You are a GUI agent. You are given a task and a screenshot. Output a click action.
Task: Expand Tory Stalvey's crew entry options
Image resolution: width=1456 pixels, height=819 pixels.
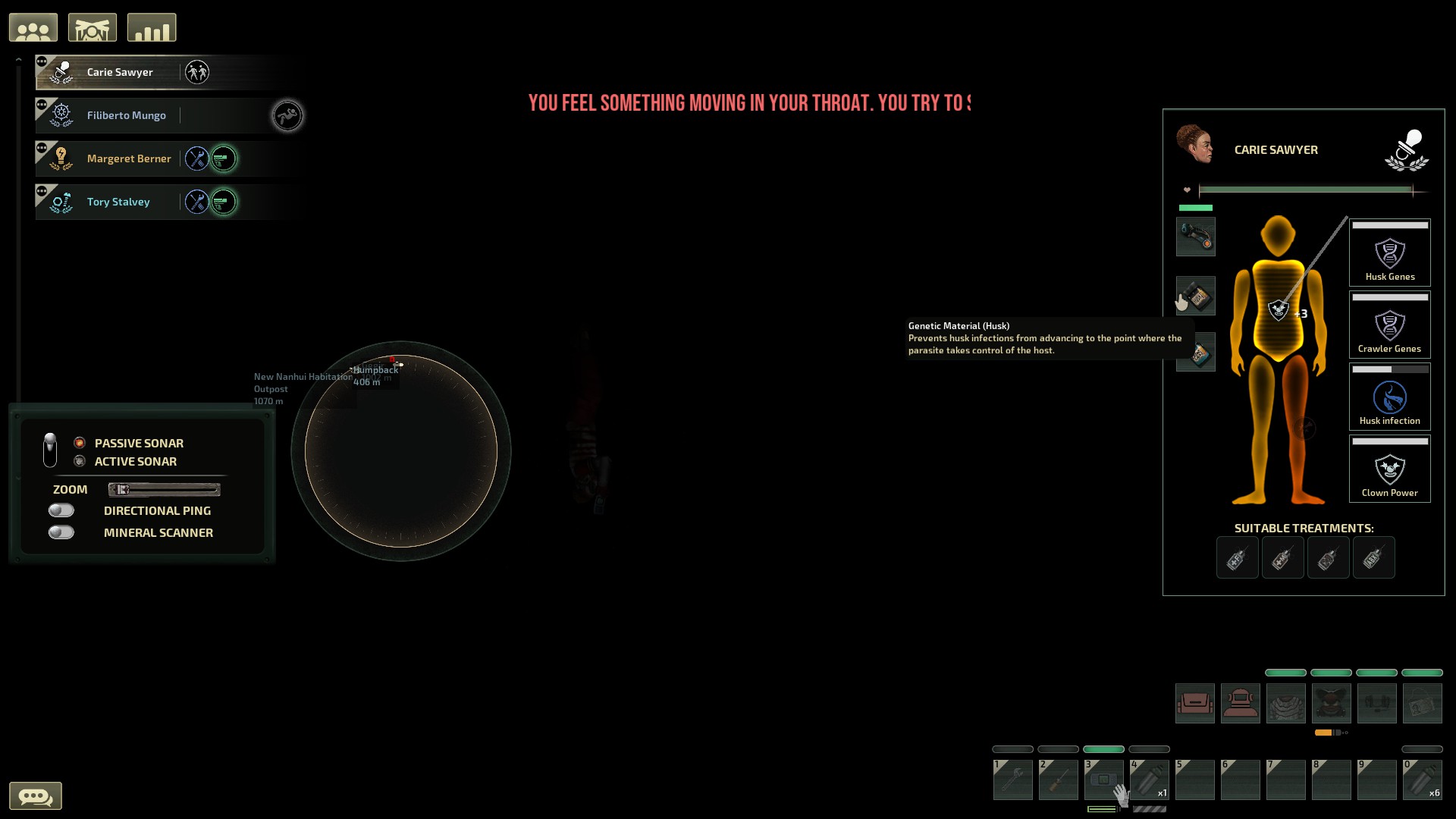(42, 190)
